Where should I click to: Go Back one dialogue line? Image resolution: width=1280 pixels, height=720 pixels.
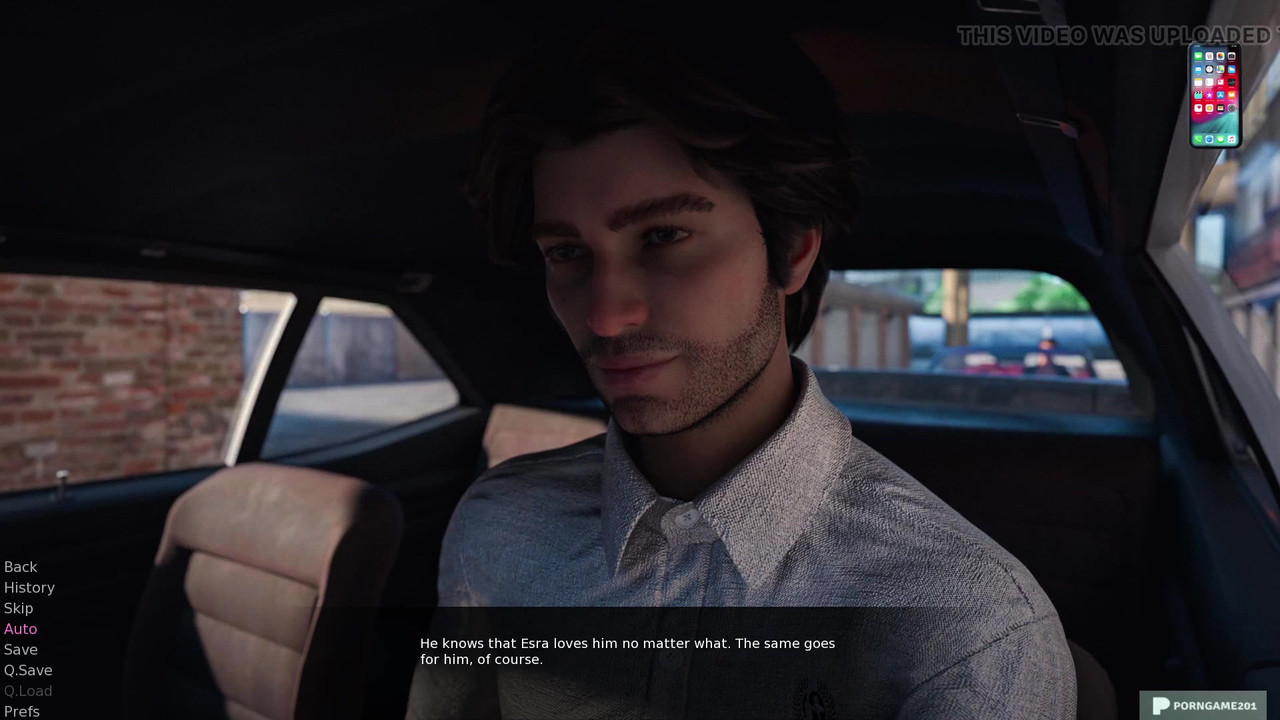[x=20, y=567]
